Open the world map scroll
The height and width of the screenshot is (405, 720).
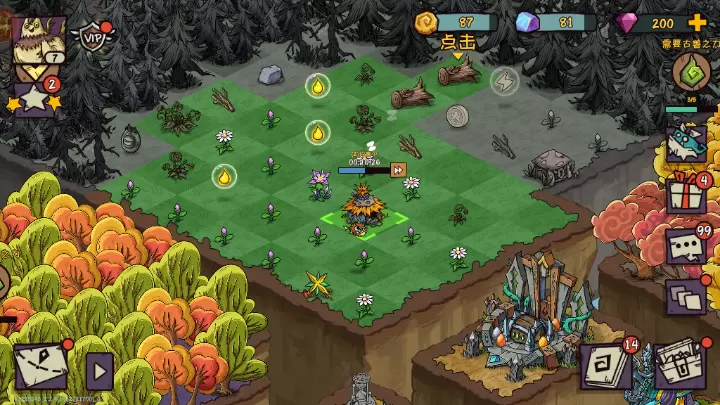click(x=40, y=367)
